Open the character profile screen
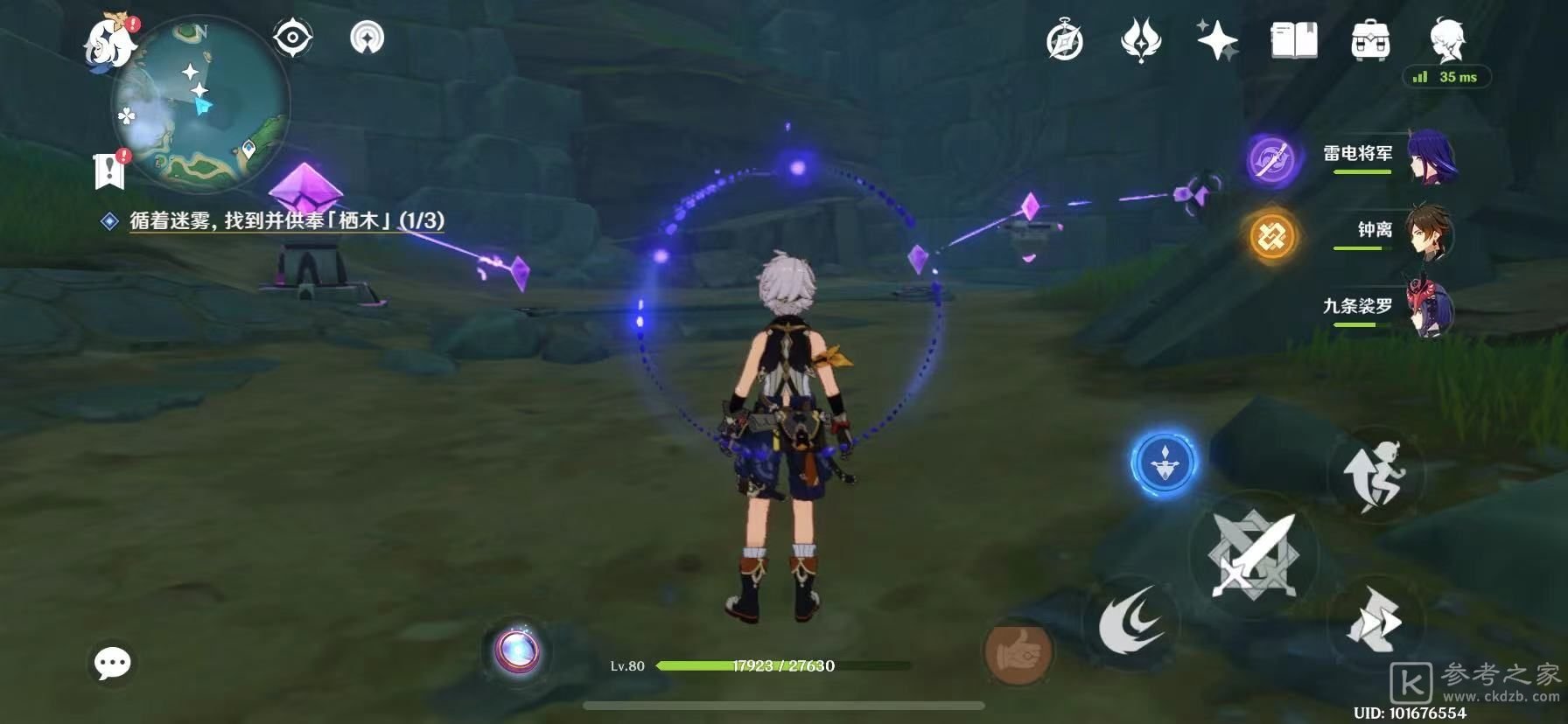The width and height of the screenshot is (1568, 724). click(1447, 39)
